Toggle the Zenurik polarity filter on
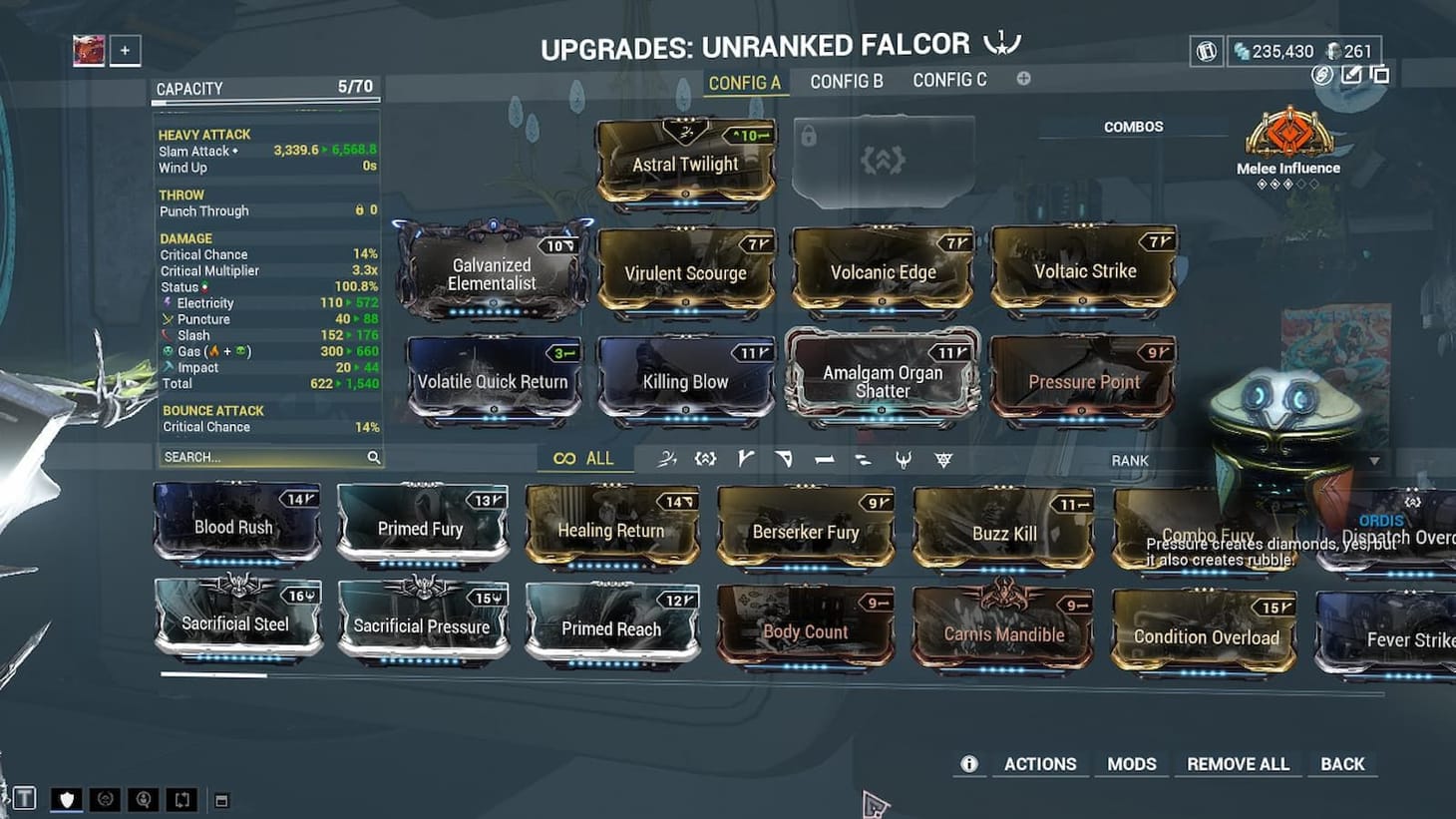This screenshot has height=819, width=1456. click(x=862, y=460)
